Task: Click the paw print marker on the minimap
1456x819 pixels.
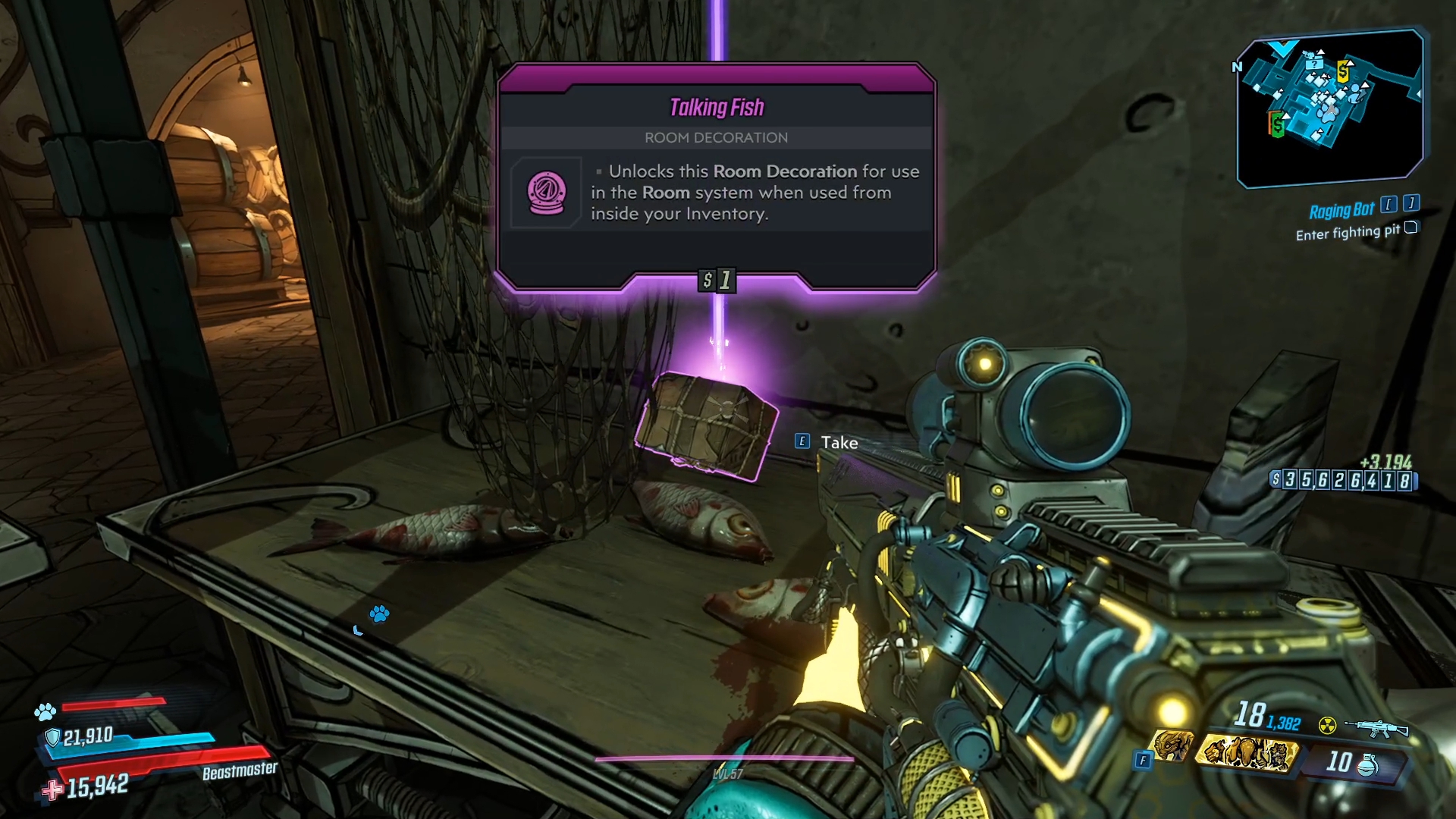Action: pos(1329,113)
